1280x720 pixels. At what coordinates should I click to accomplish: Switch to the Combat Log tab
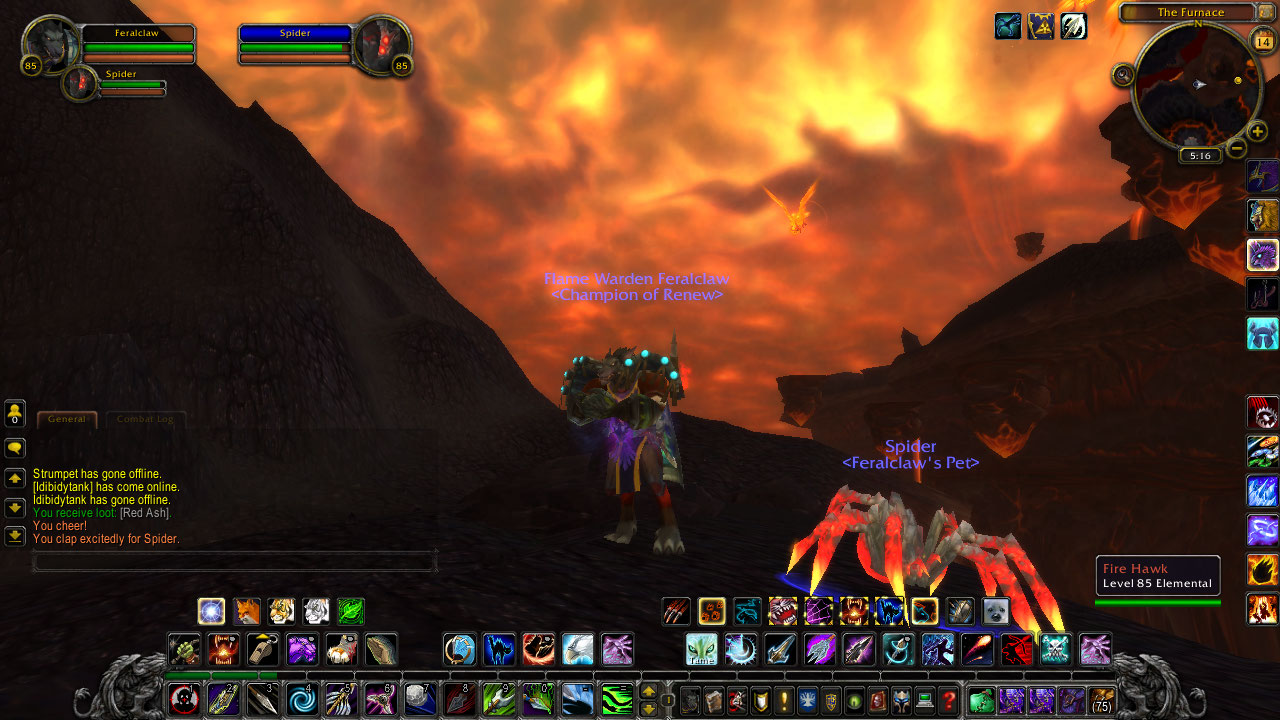coord(145,419)
